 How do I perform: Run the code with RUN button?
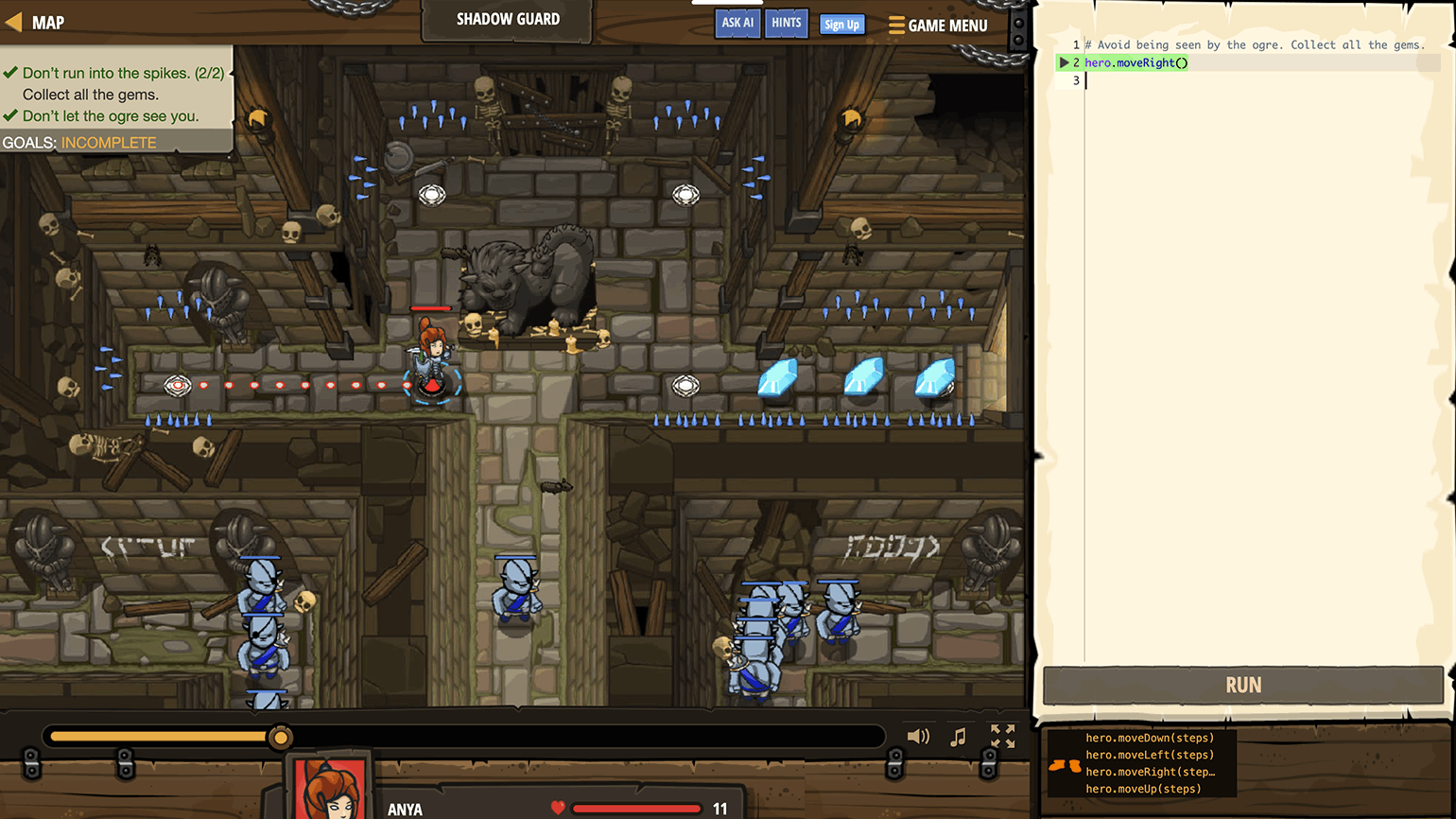1242,685
